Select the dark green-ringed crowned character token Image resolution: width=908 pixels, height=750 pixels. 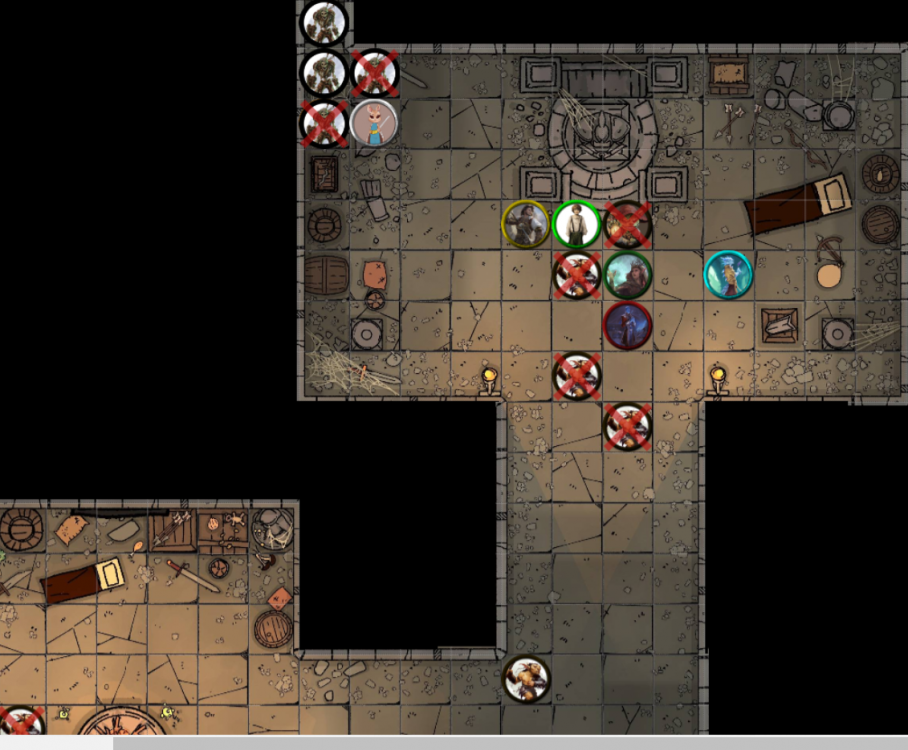[627, 275]
